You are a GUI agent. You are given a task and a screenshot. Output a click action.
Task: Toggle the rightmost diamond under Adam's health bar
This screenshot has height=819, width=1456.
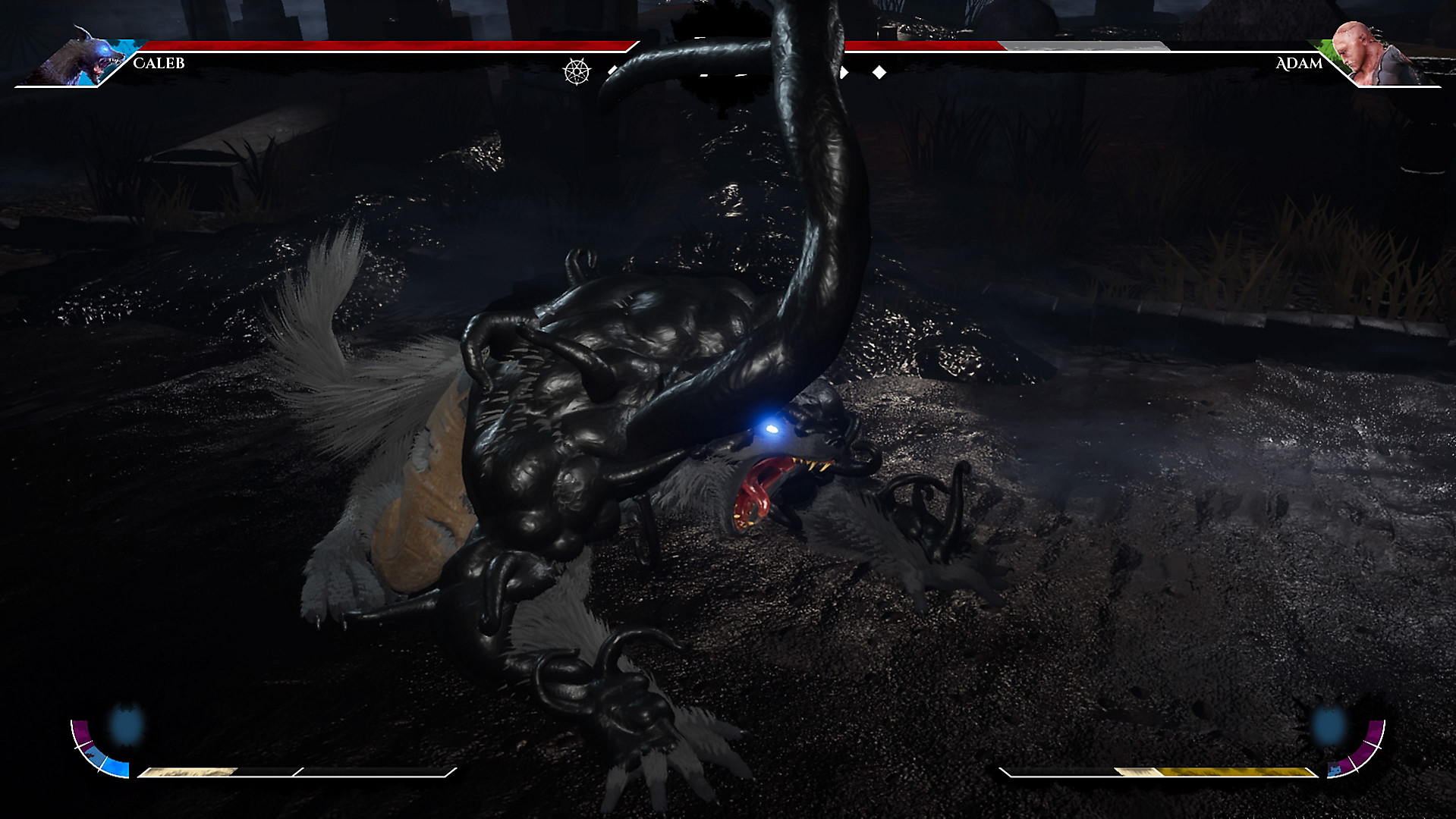(879, 72)
